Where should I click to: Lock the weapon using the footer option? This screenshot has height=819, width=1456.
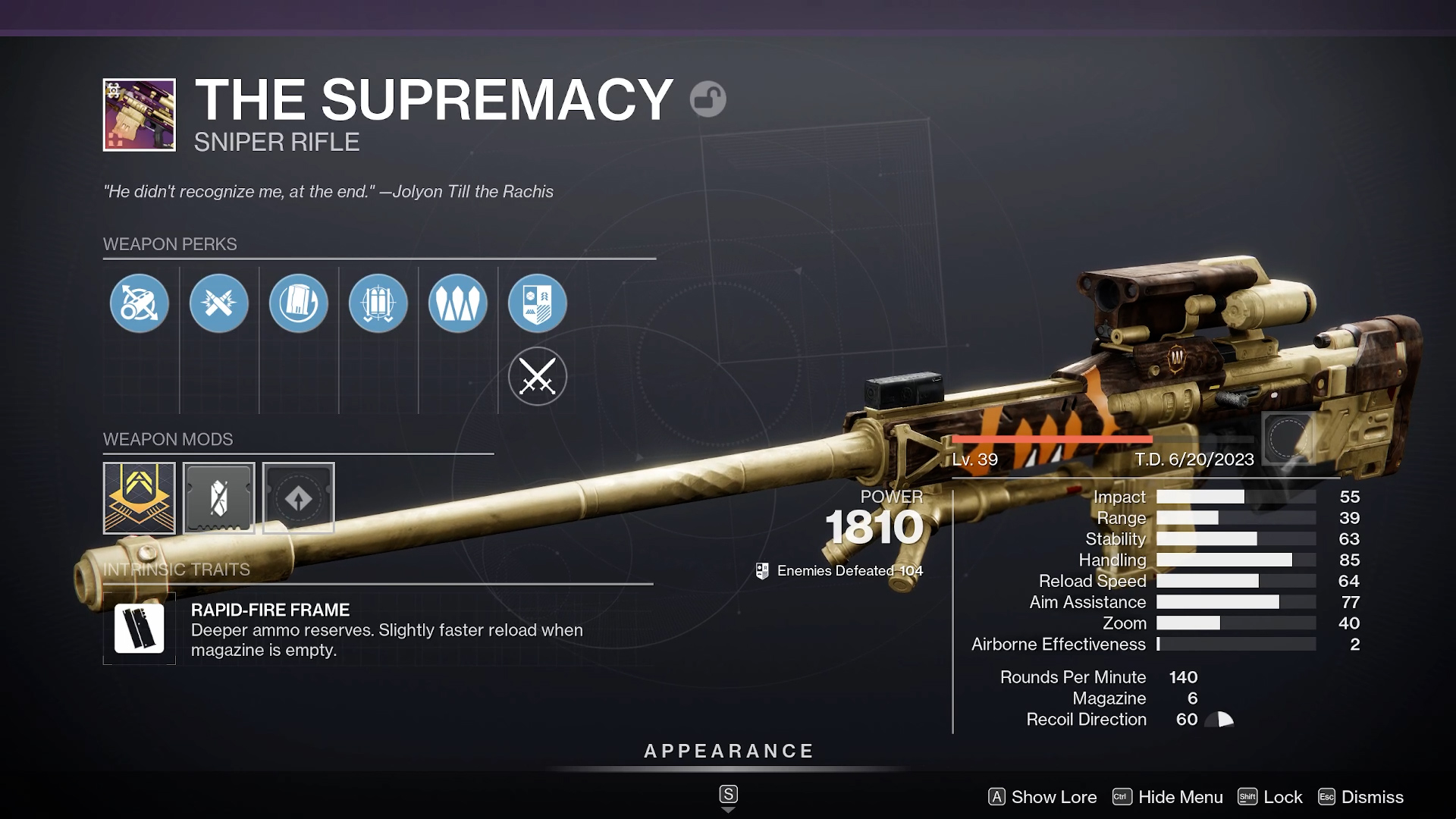[x=1270, y=797]
